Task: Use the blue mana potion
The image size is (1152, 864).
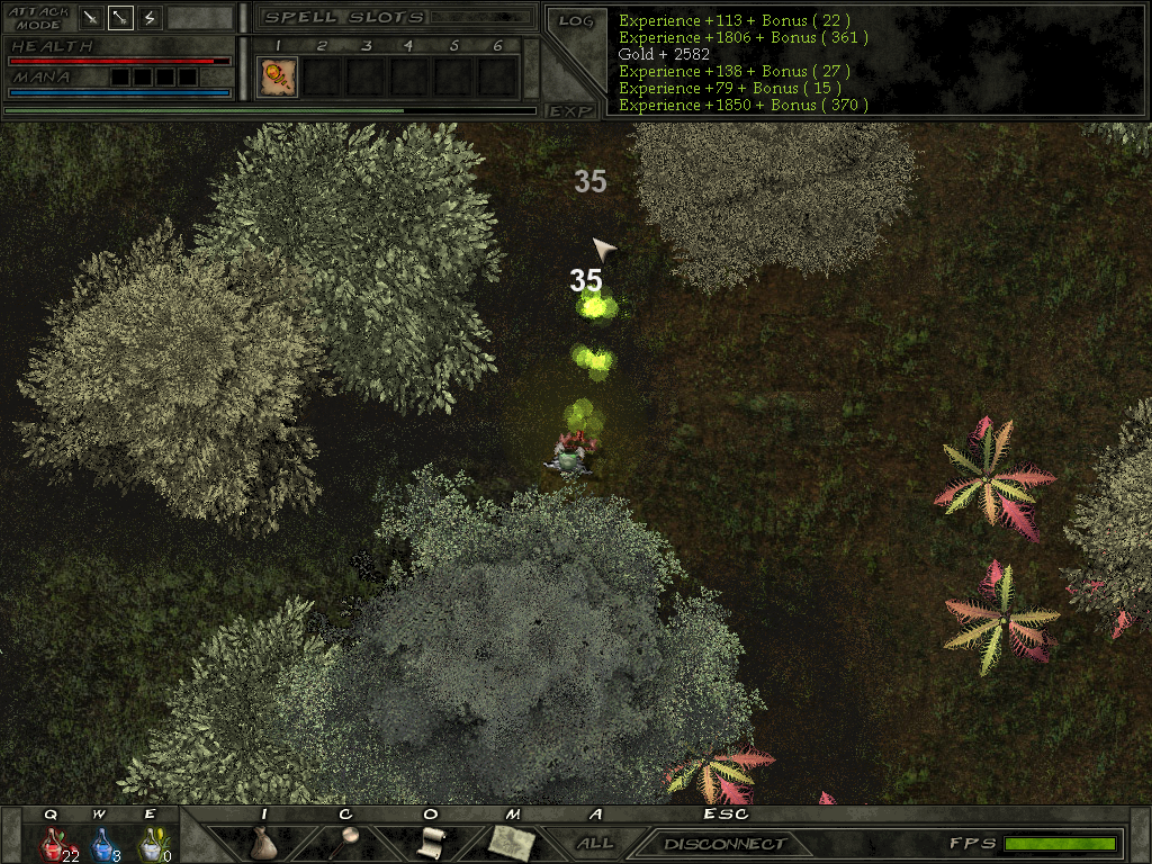Action: click(x=103, y=844)
